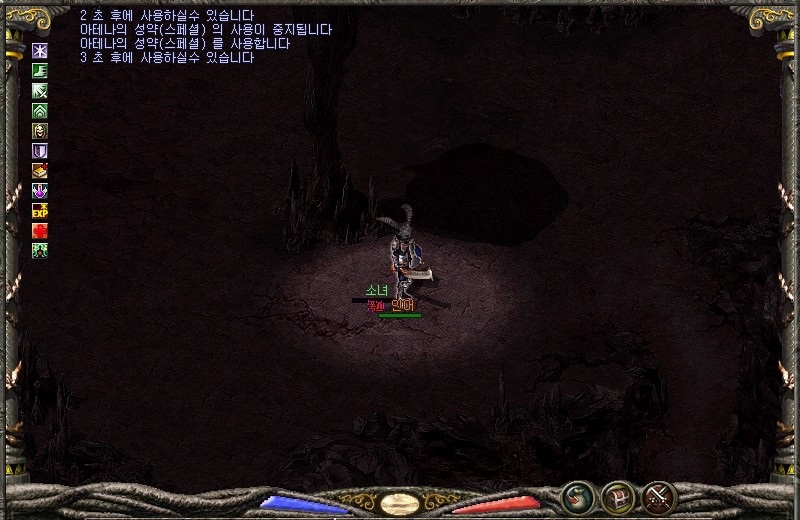Viewport: 800px width, 520px height.
Task: Select the purple potion buff icon
Action: (x=40, y=190)
